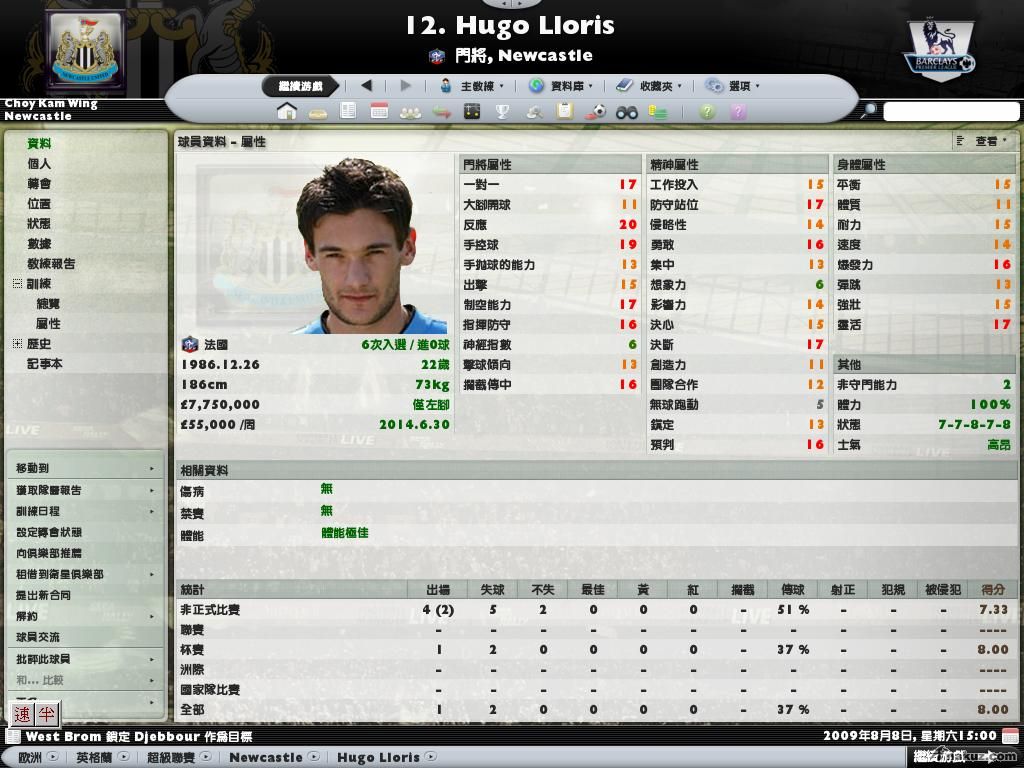Click the home icon in the toolbar
The height and width of the screenshot is (768, 1024).
pos(287,111)
